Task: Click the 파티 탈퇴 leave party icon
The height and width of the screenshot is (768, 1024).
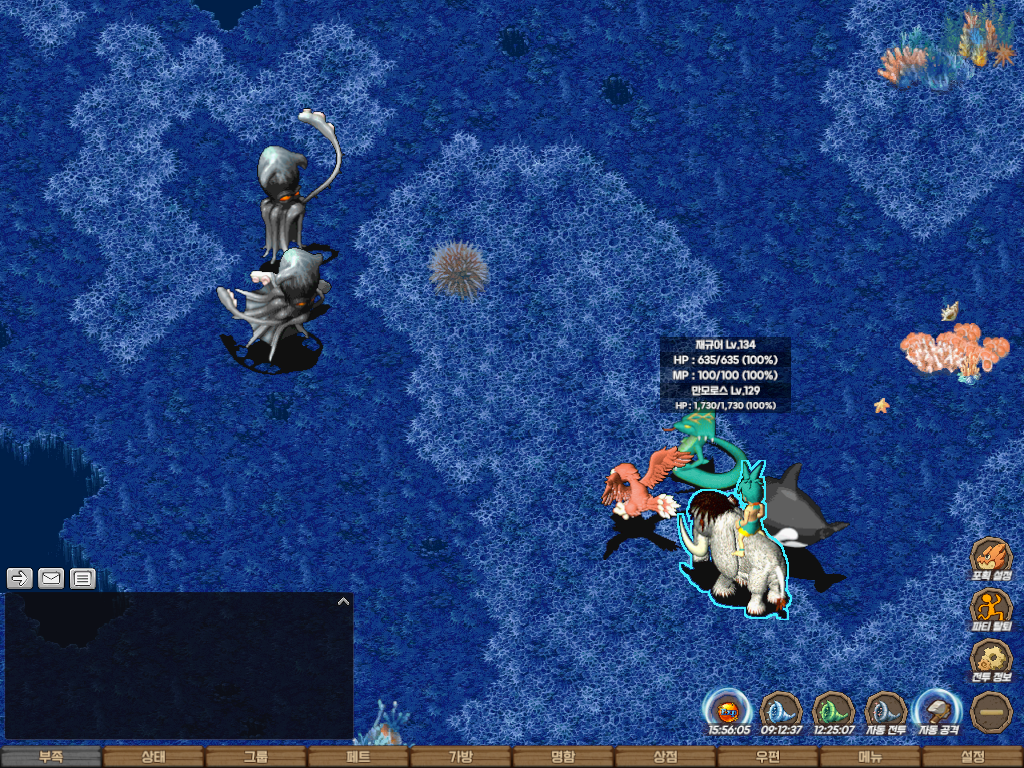Action: [991, 609]
